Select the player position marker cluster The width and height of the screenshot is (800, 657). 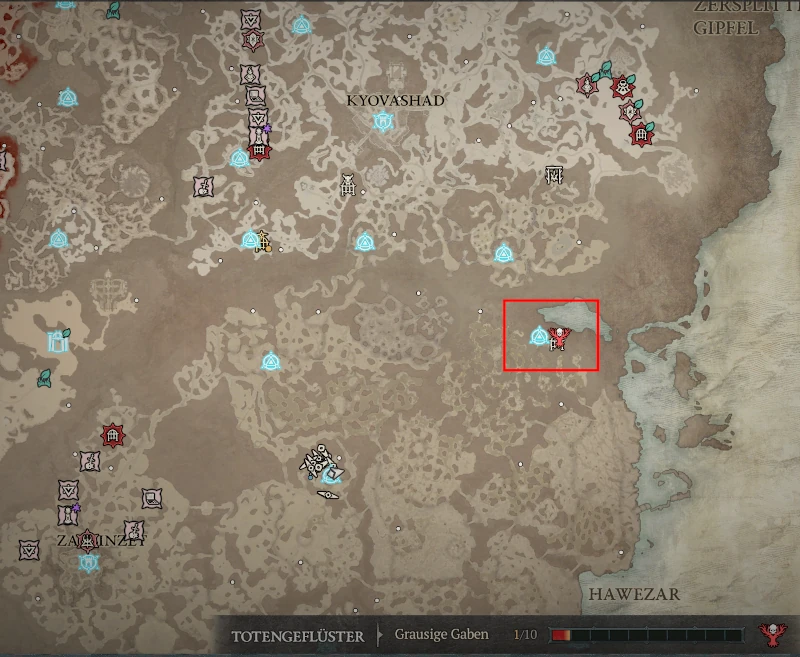323,467
